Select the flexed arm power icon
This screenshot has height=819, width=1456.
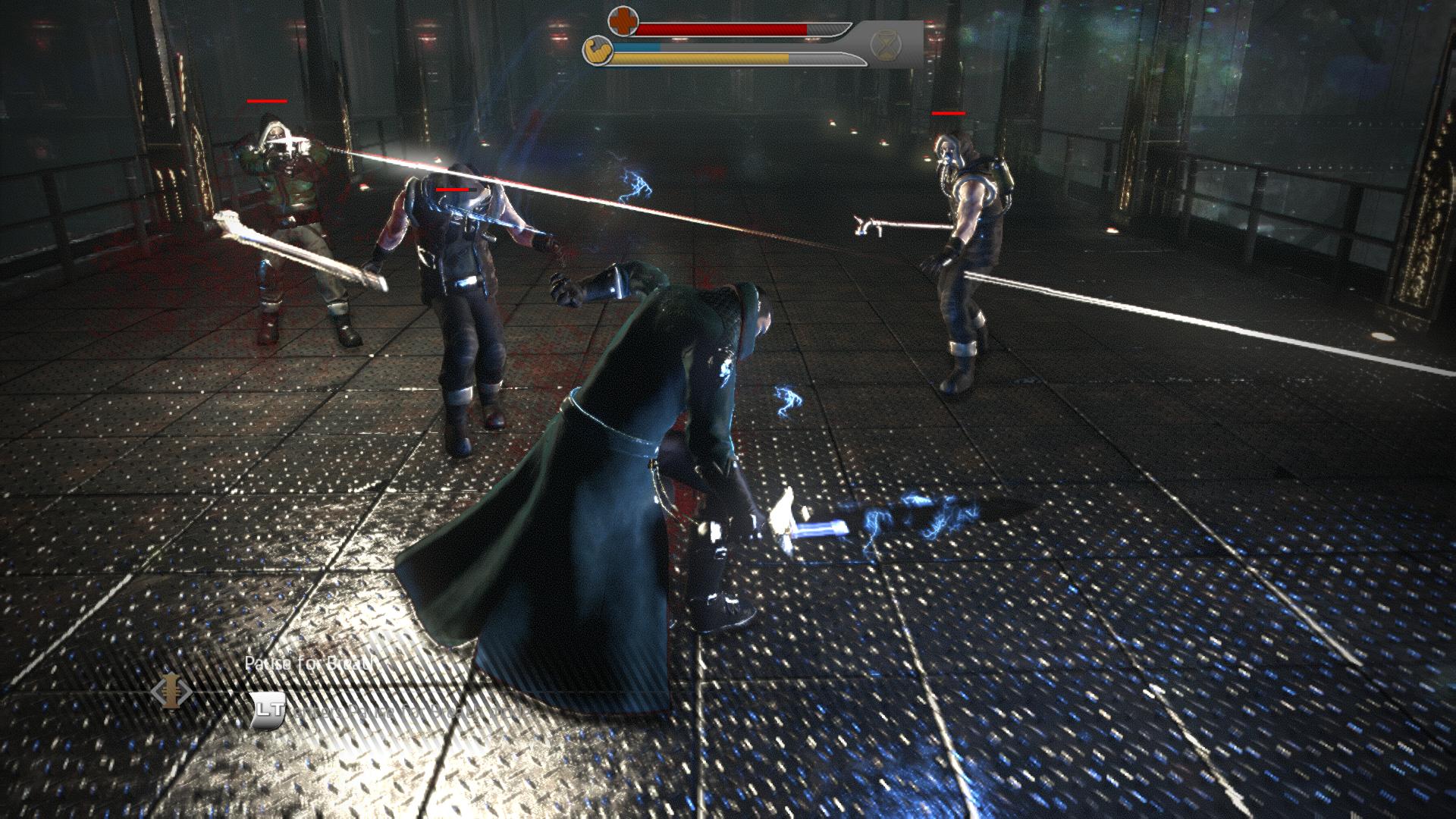click(597, 52)
